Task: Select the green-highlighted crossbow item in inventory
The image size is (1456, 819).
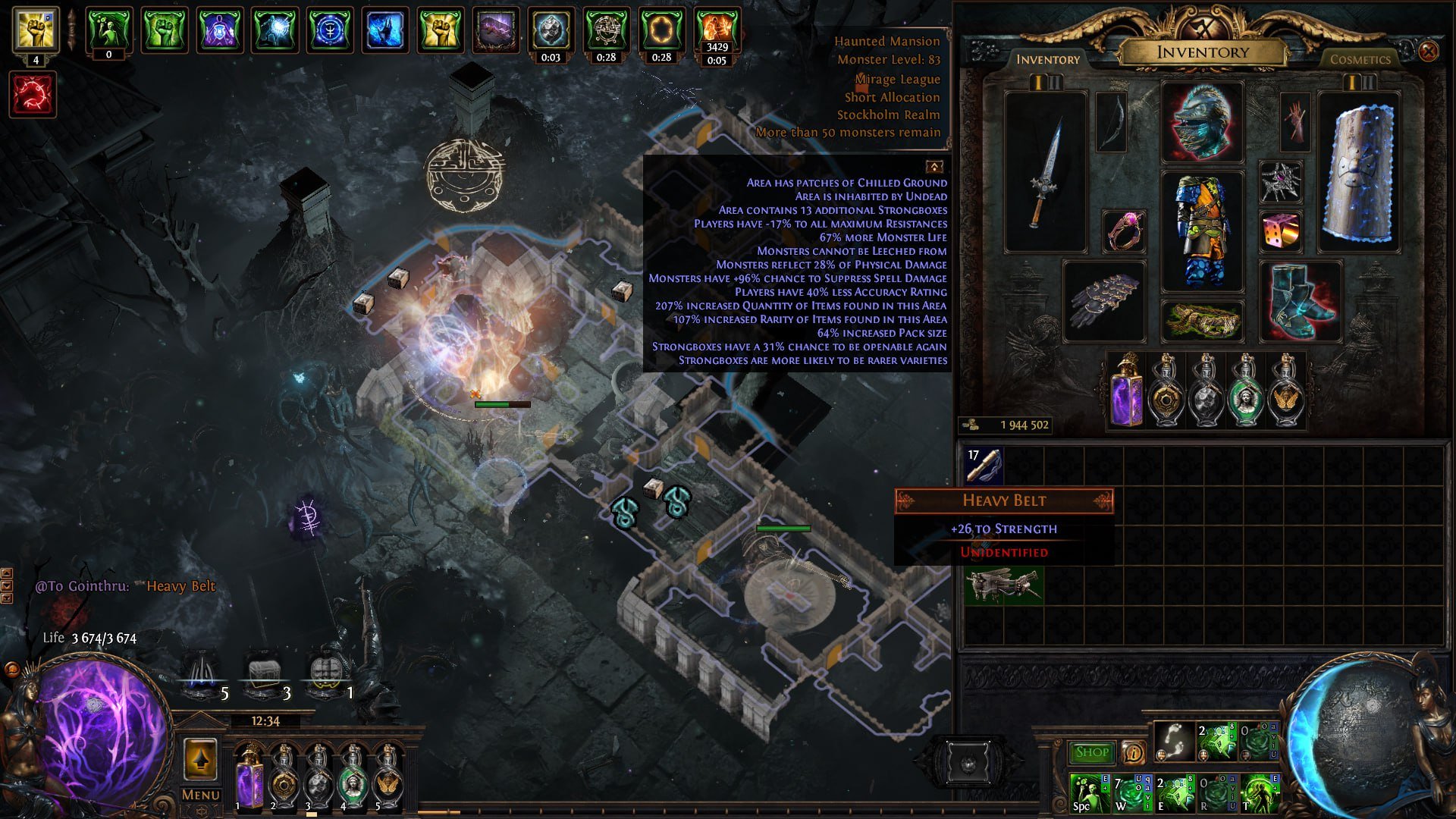Action: (1003, 585)
